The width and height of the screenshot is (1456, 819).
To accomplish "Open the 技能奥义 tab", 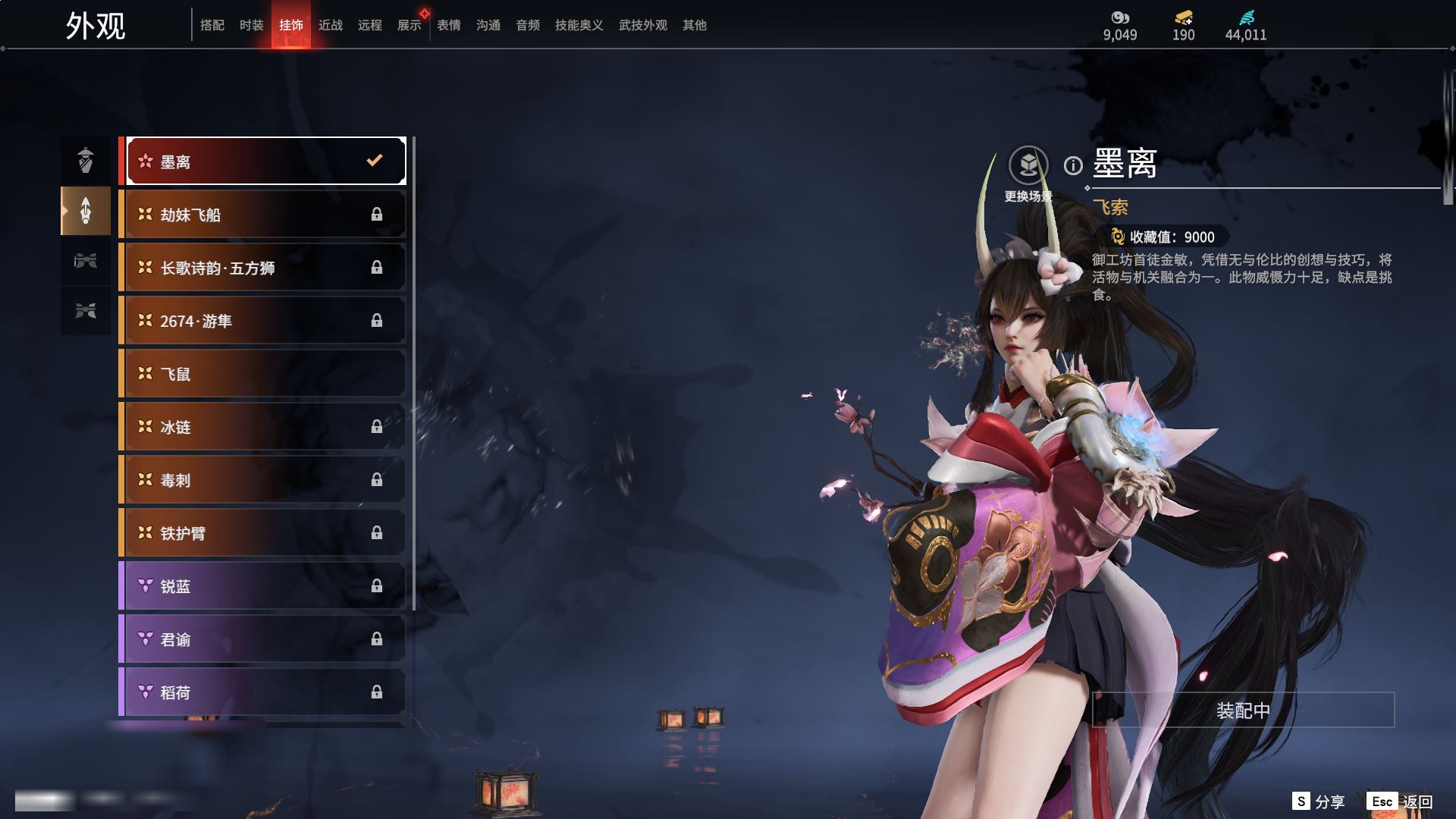I will click(x=579, y=25).
